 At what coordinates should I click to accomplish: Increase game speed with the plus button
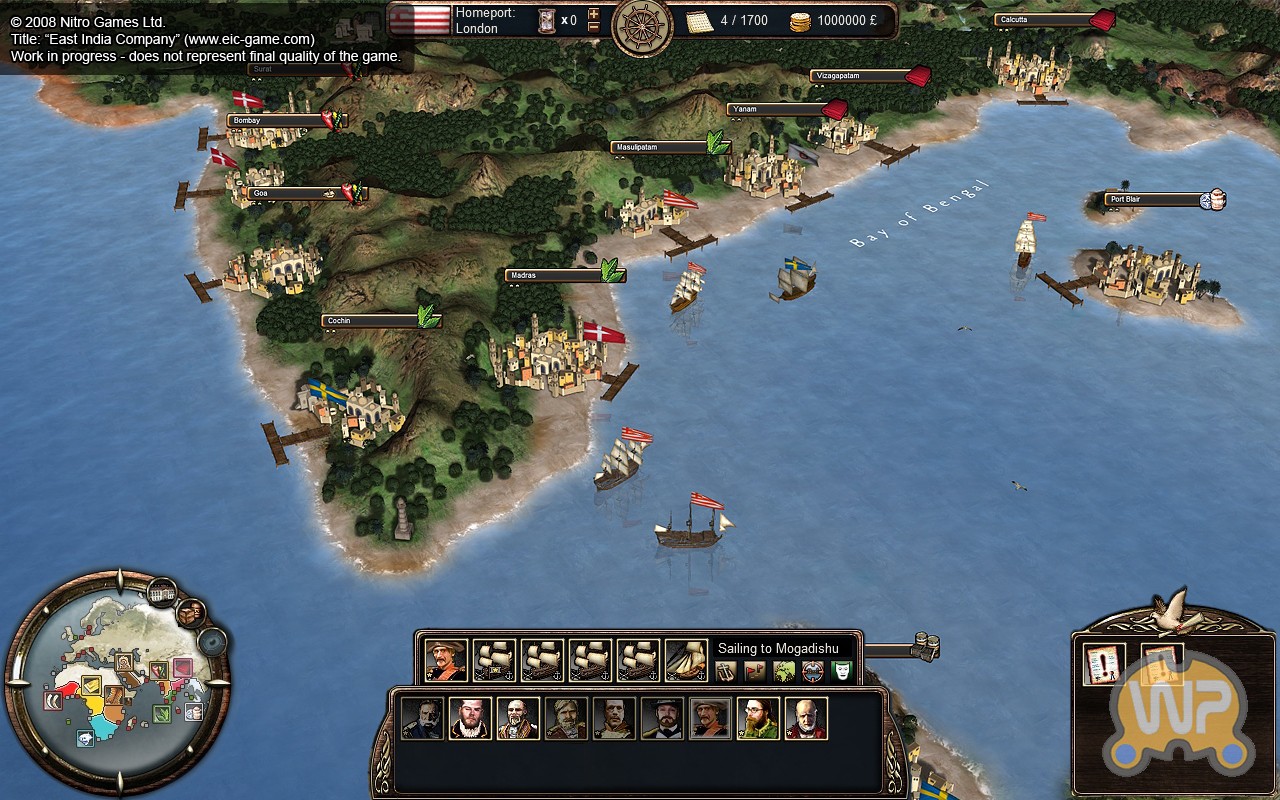click(x=594, y=13)
